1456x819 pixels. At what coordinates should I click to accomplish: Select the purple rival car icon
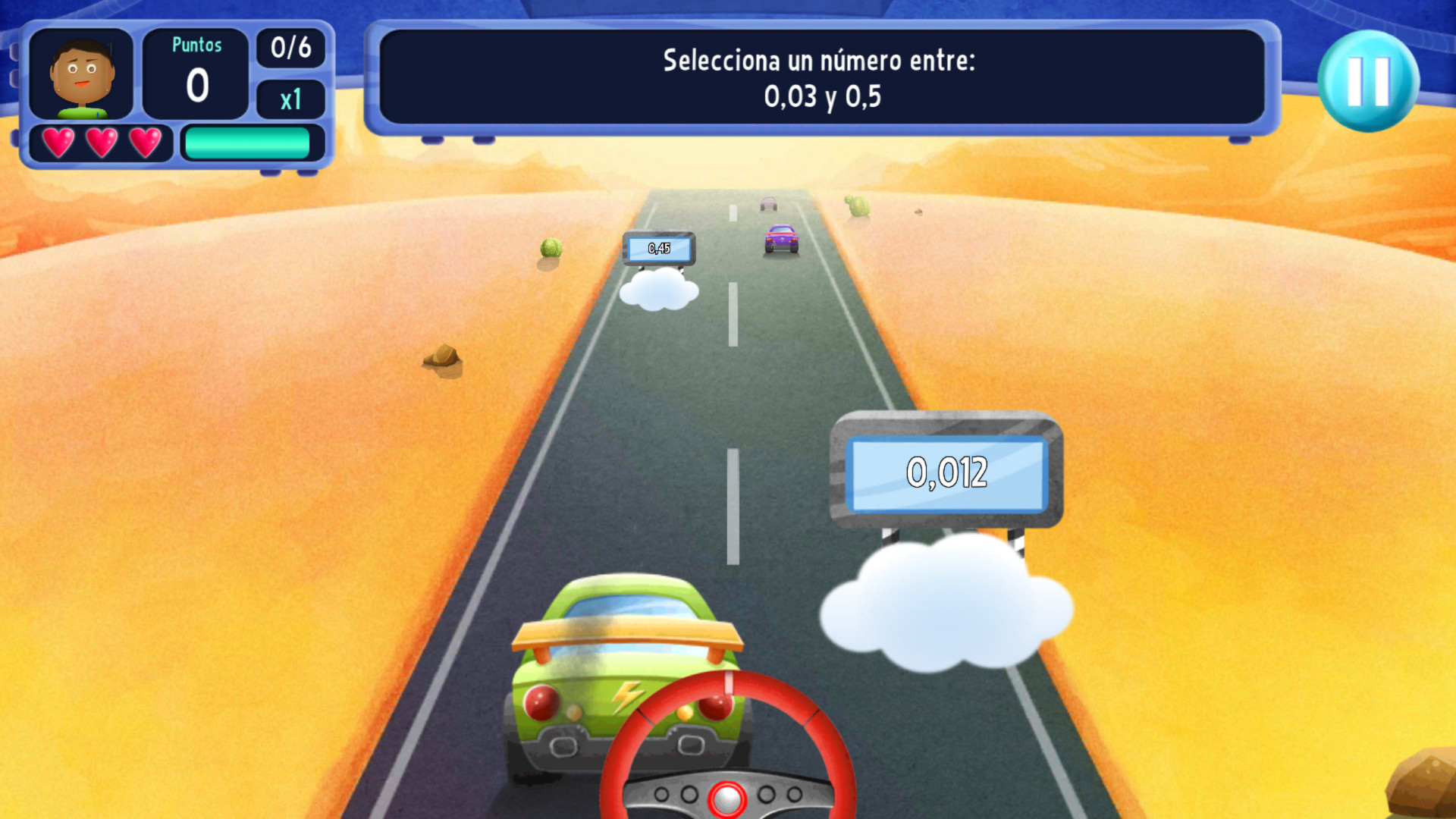pyautogui.click(x=783, y=237)
